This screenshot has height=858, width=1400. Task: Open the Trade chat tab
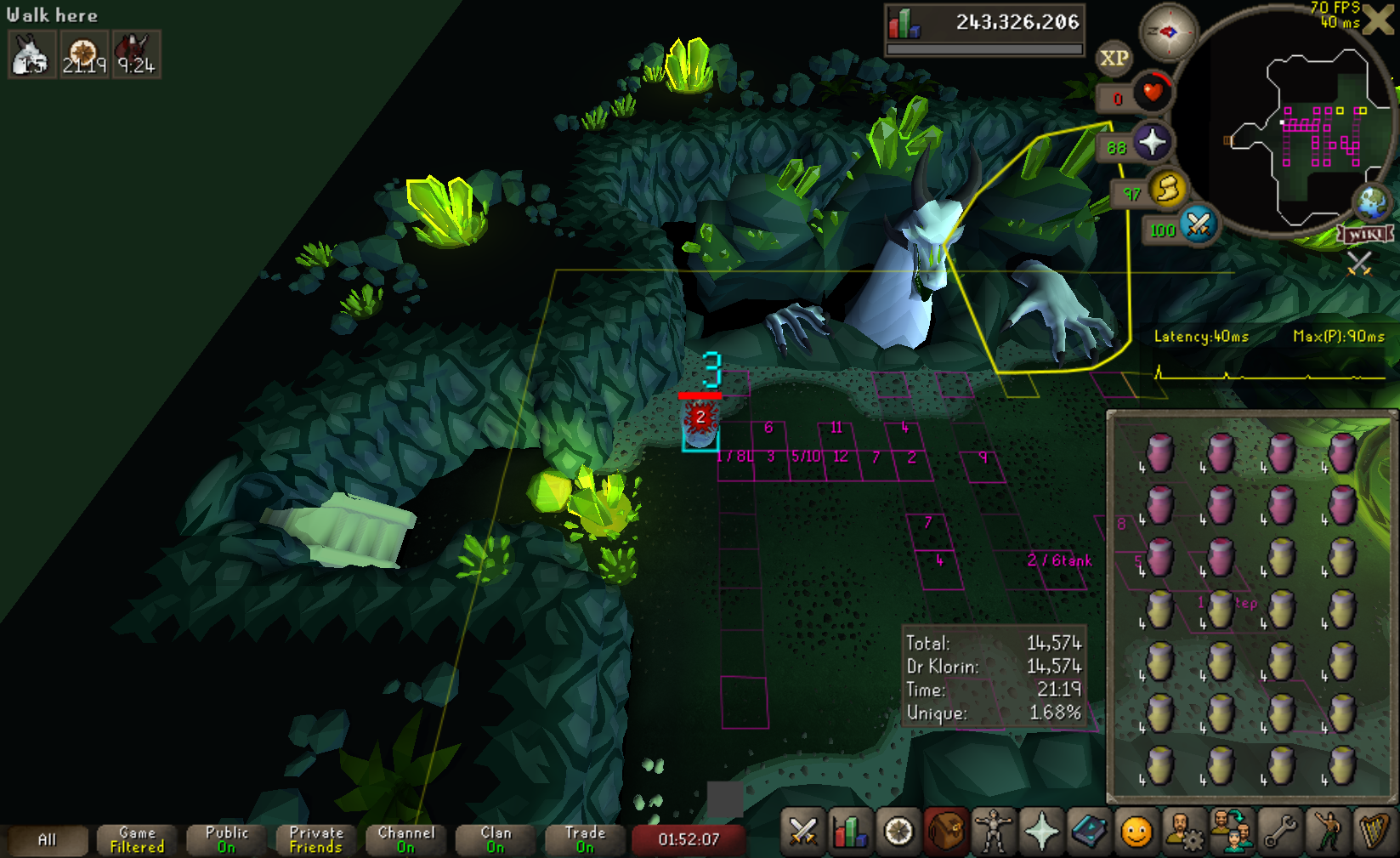pyautogui.click(x=585, y=840)
